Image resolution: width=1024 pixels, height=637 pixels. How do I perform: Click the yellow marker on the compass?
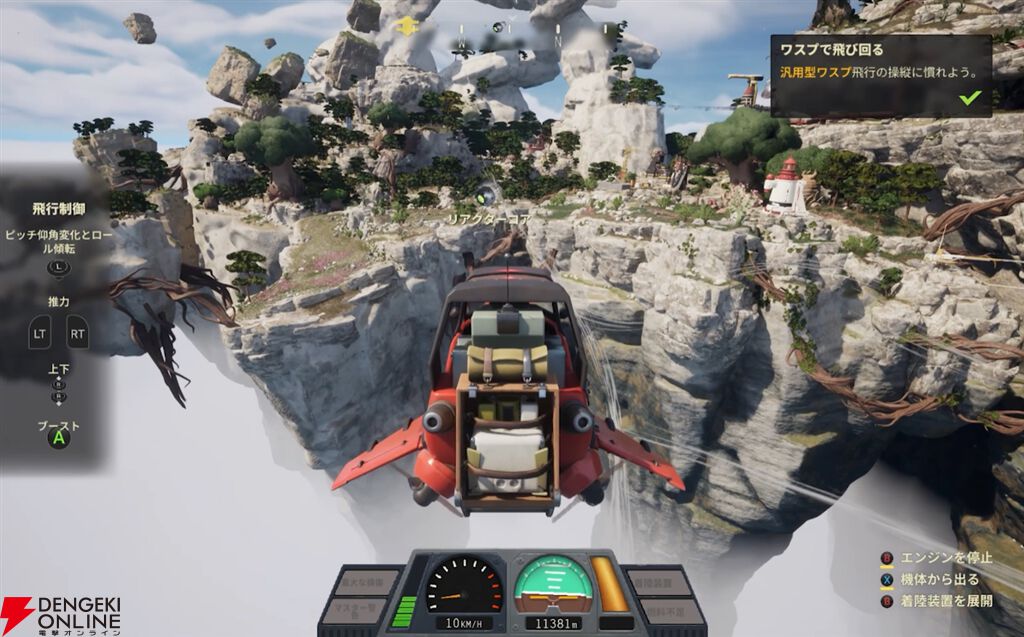click(406, 25)
